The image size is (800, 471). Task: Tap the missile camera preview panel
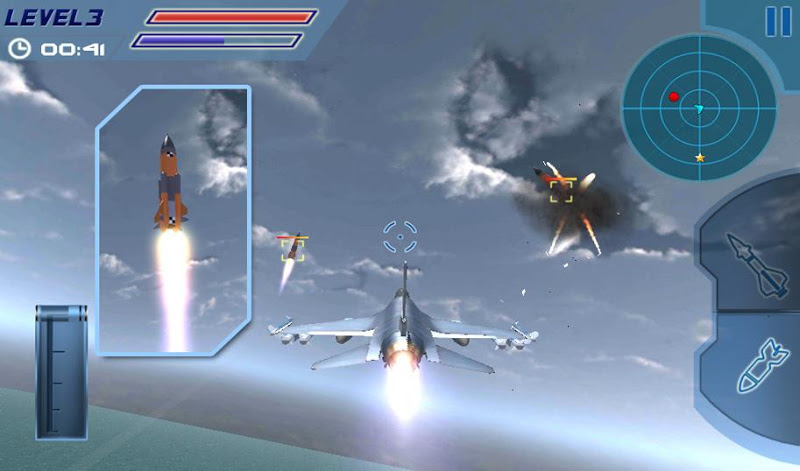pos(173,220)
